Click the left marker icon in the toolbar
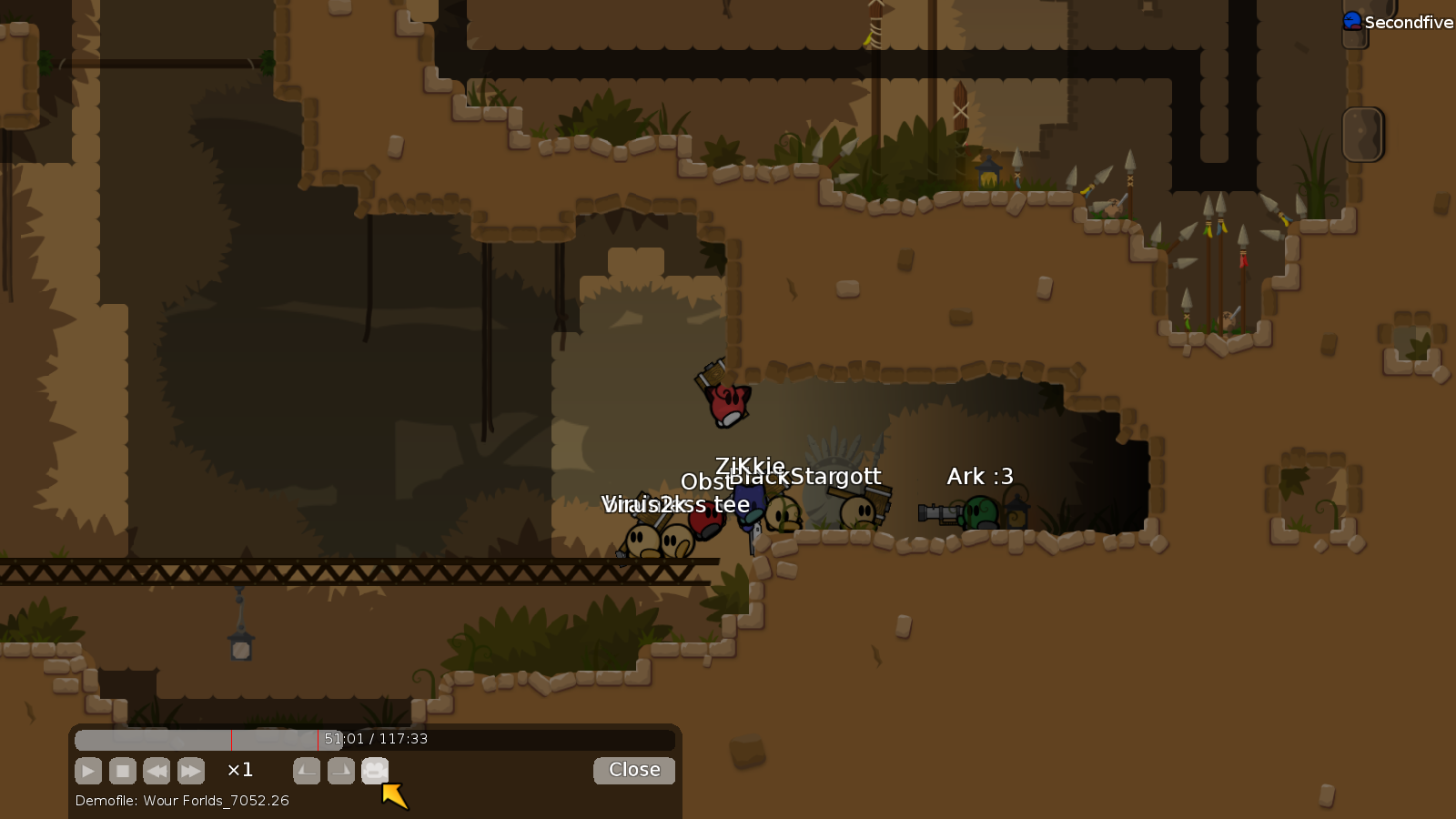Screen dimensions: 1456x819 (x=307, y=771)
